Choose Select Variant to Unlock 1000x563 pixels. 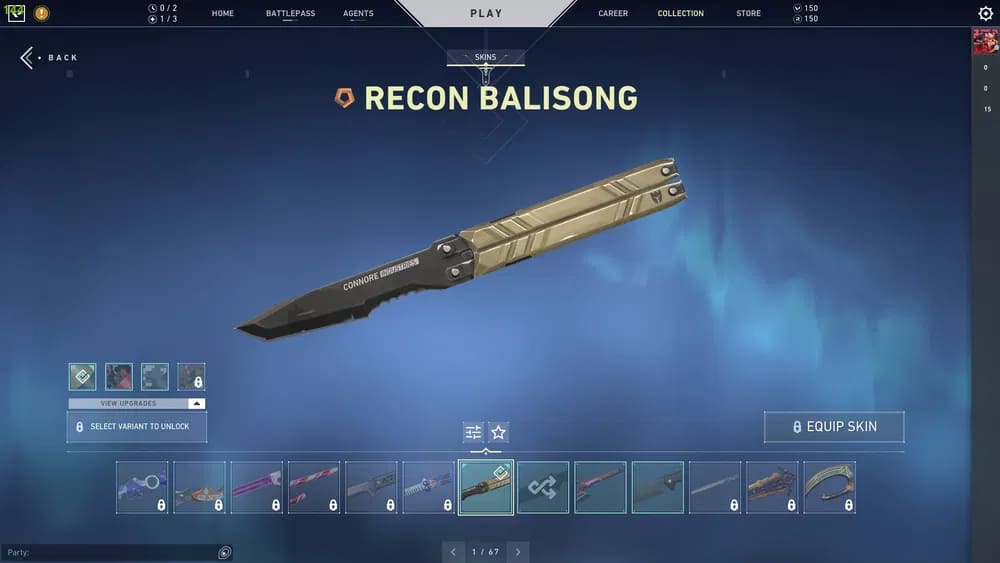pyautogui.click(x=137, y=427)
